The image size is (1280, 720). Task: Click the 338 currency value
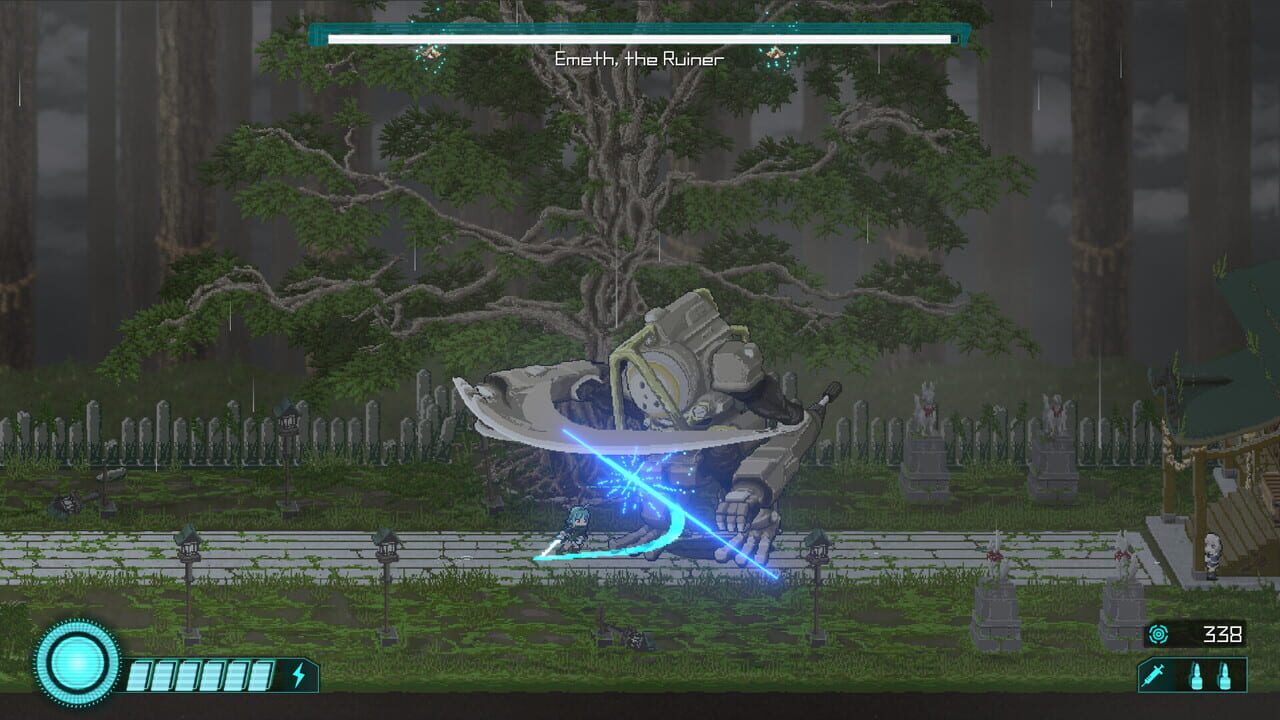1222,634
